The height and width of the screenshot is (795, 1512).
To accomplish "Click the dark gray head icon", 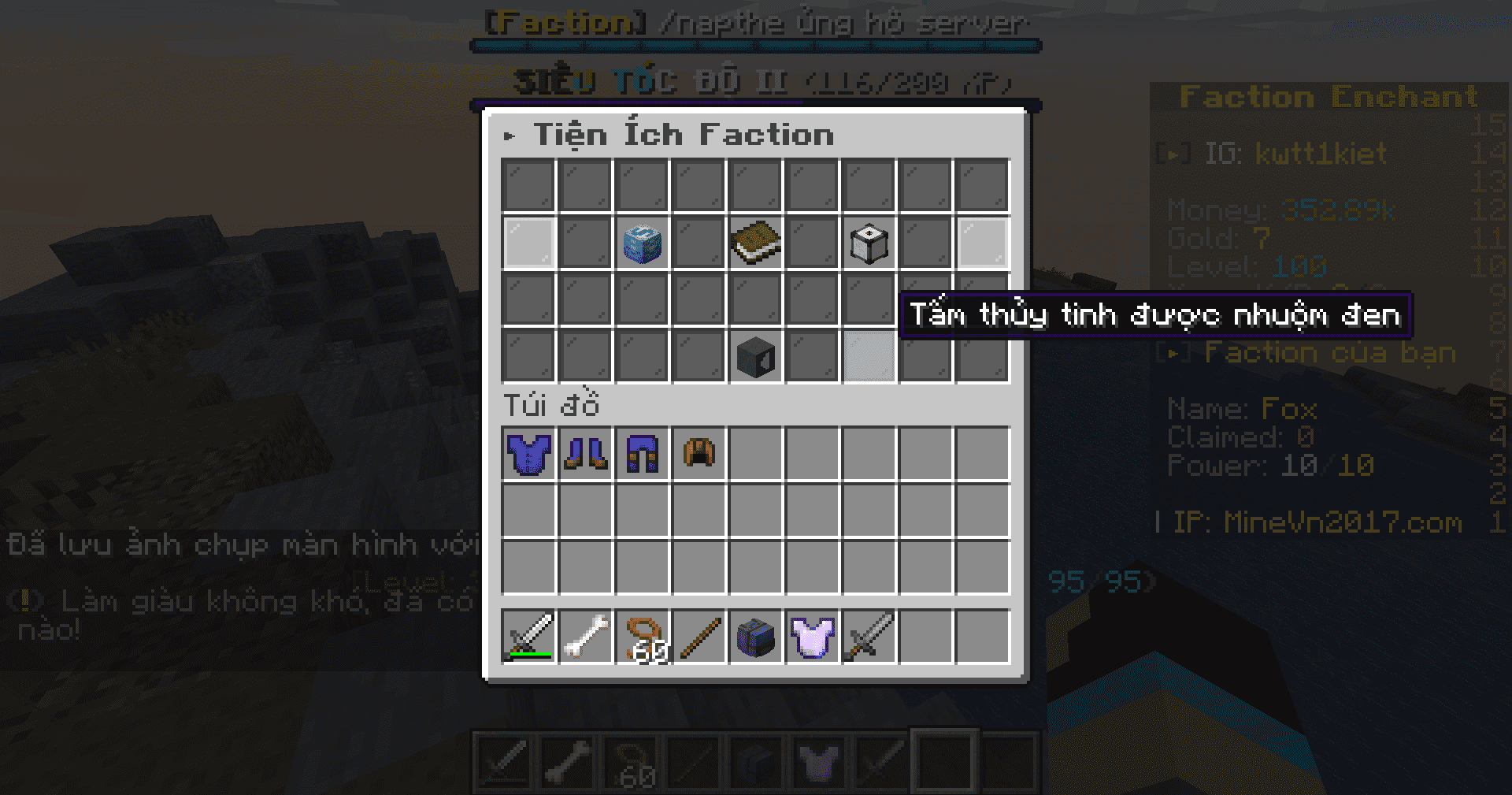I will tap(755, 357).
